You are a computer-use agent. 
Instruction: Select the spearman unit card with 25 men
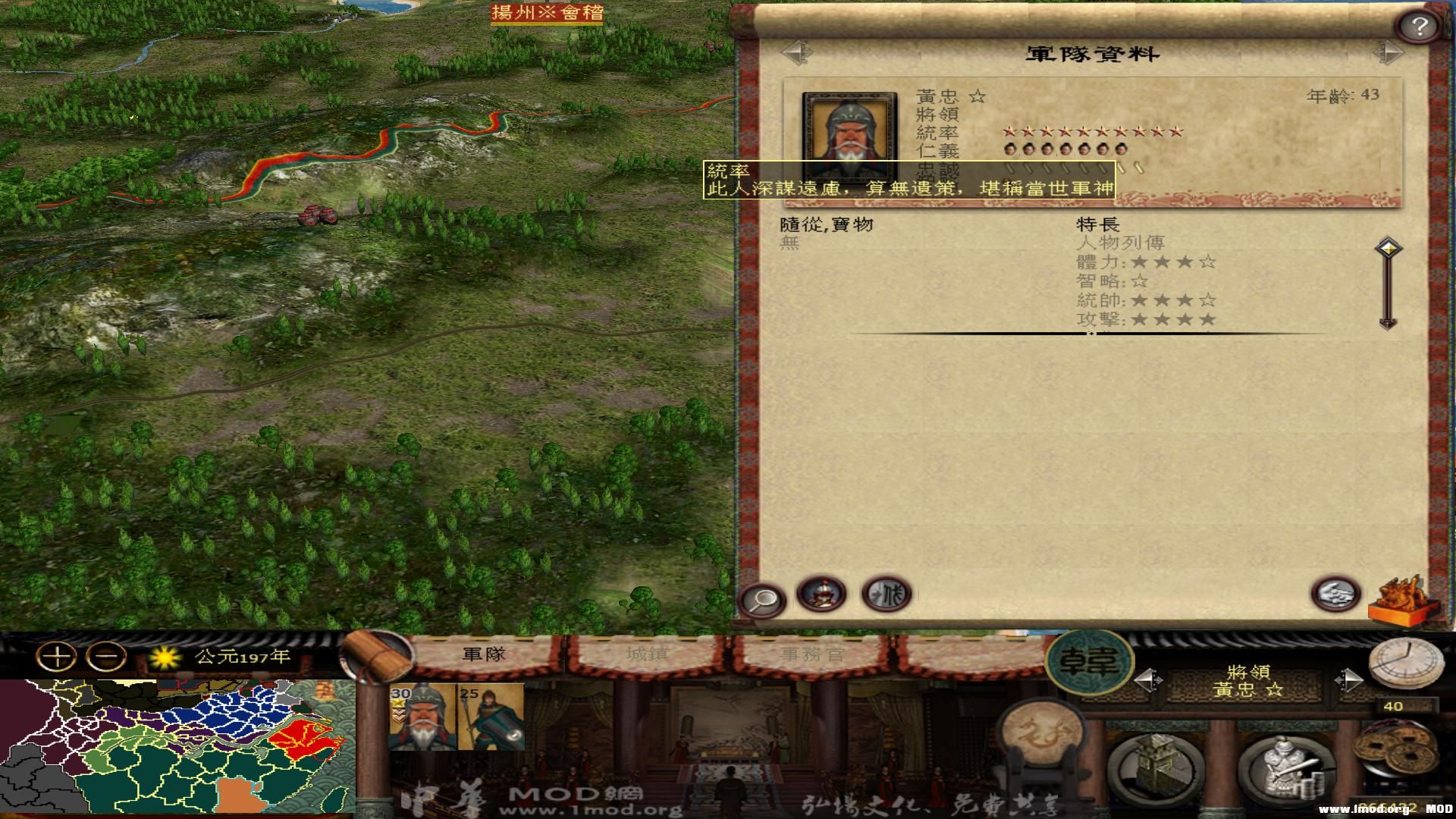pos(491,717)
